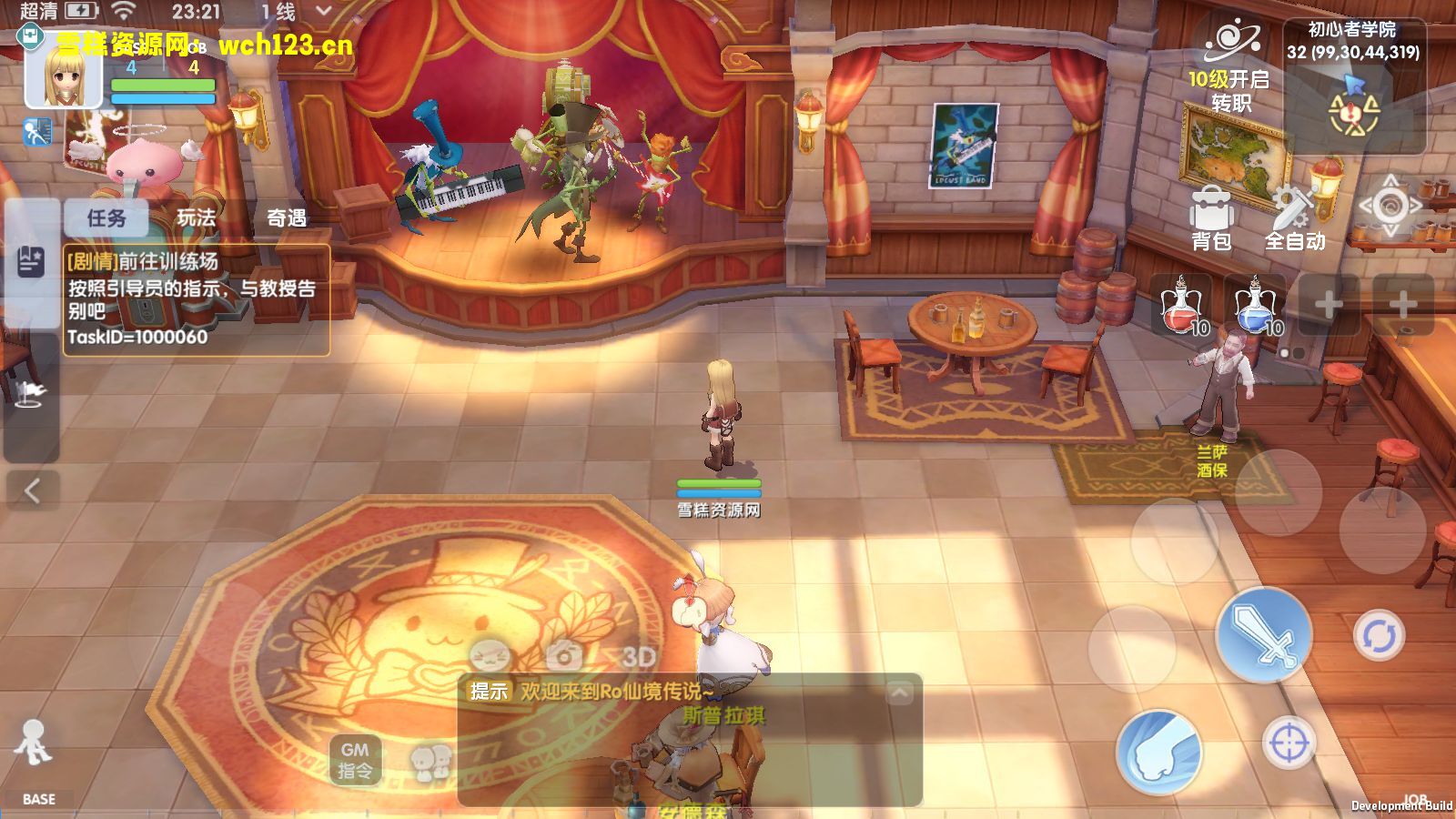This screenshot has width=1456, height=819.
Task: Open the 玩法 gameplay tab
Action: click(x=197, y=218)
